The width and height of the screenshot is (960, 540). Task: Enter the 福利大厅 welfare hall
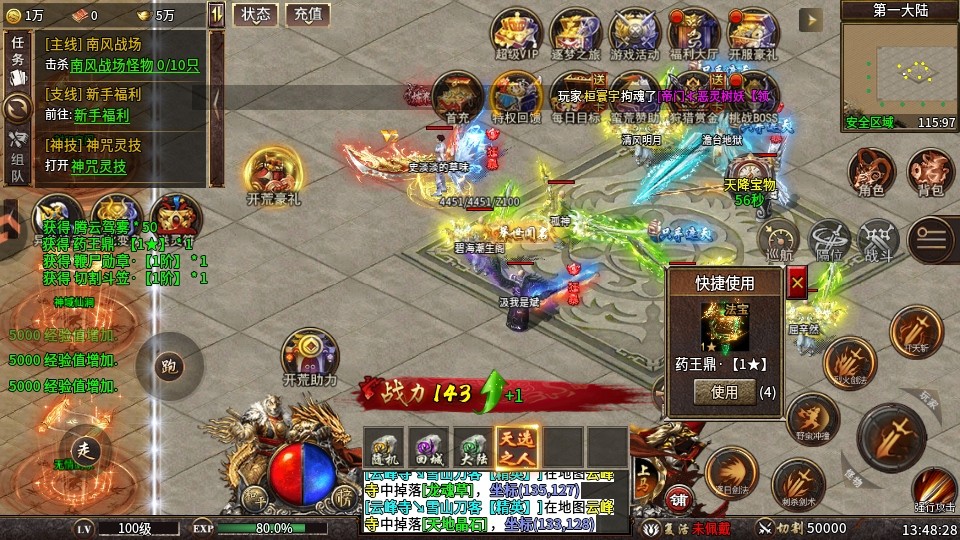[x=692, y=32]
